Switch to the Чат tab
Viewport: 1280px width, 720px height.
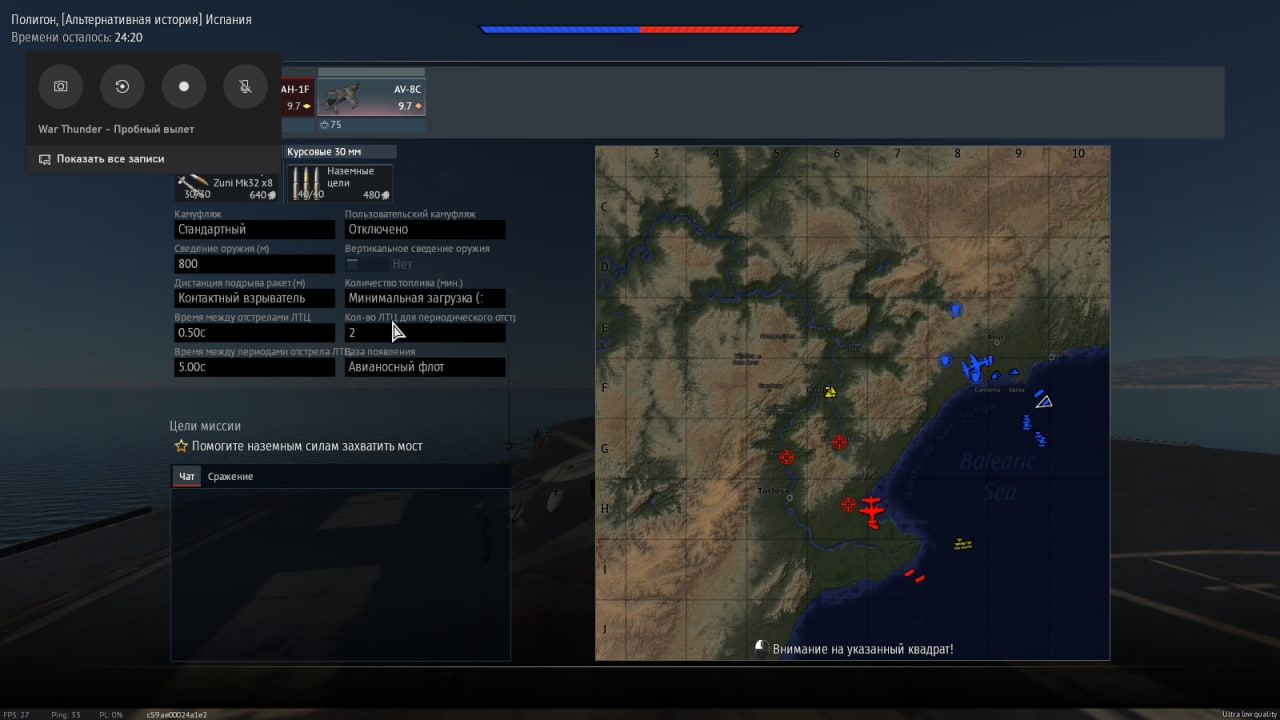(187, 477)
